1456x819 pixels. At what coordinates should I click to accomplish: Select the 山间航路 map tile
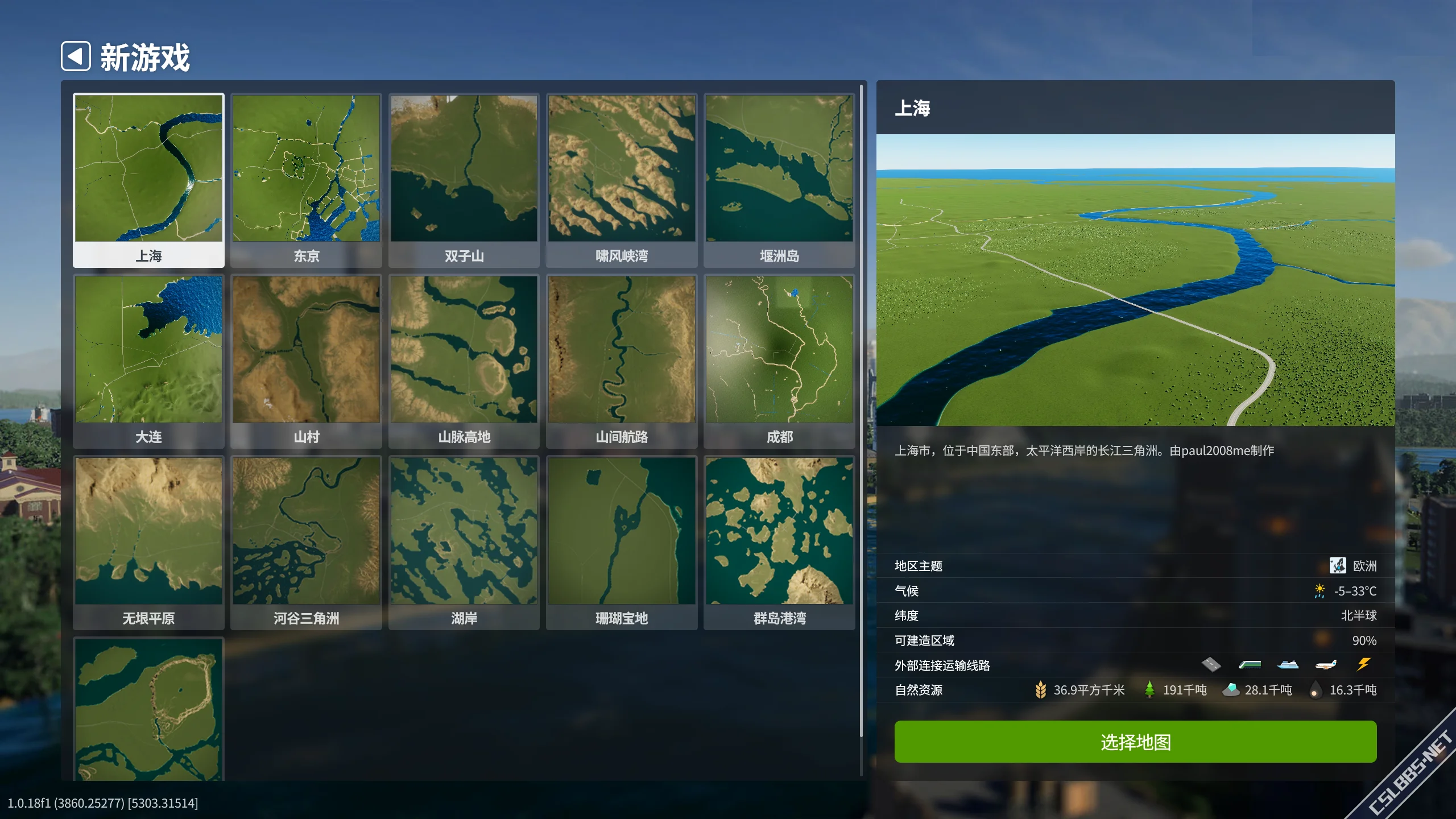(621, 361)
